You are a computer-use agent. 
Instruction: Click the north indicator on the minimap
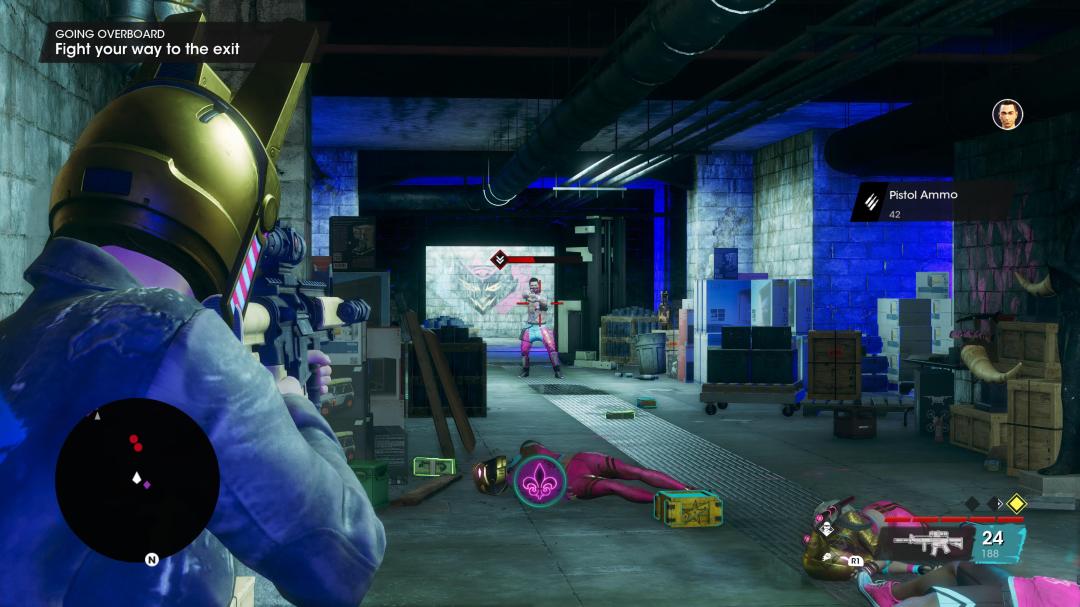click(x=152, y=560)
